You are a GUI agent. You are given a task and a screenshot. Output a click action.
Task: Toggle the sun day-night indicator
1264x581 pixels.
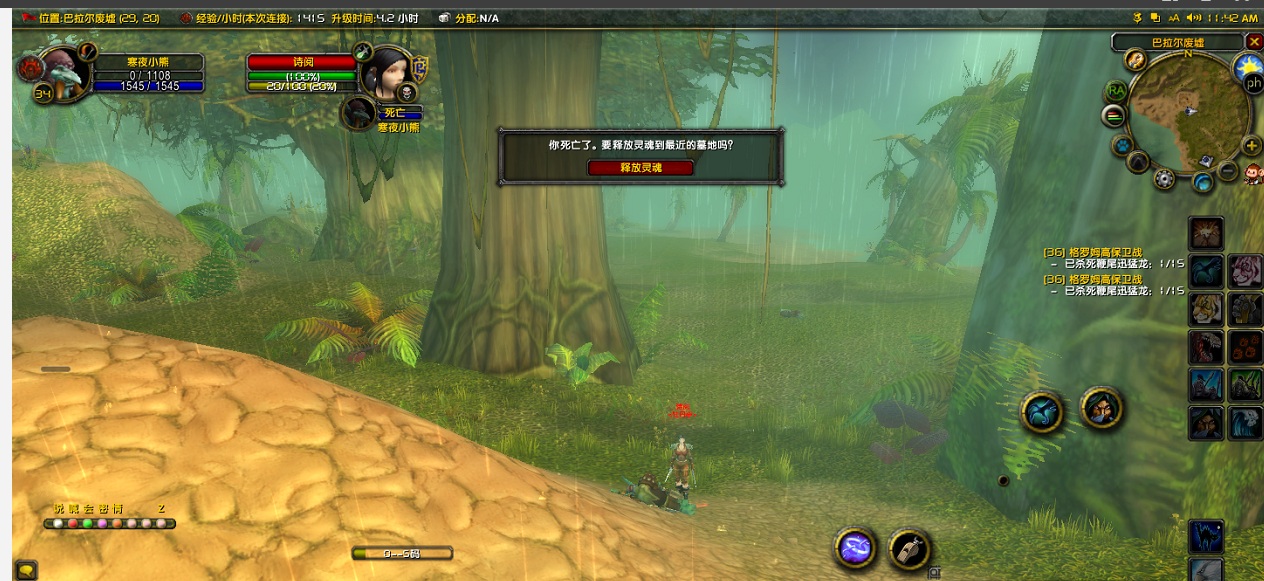pyautogui.click(x=1248, y=65)
